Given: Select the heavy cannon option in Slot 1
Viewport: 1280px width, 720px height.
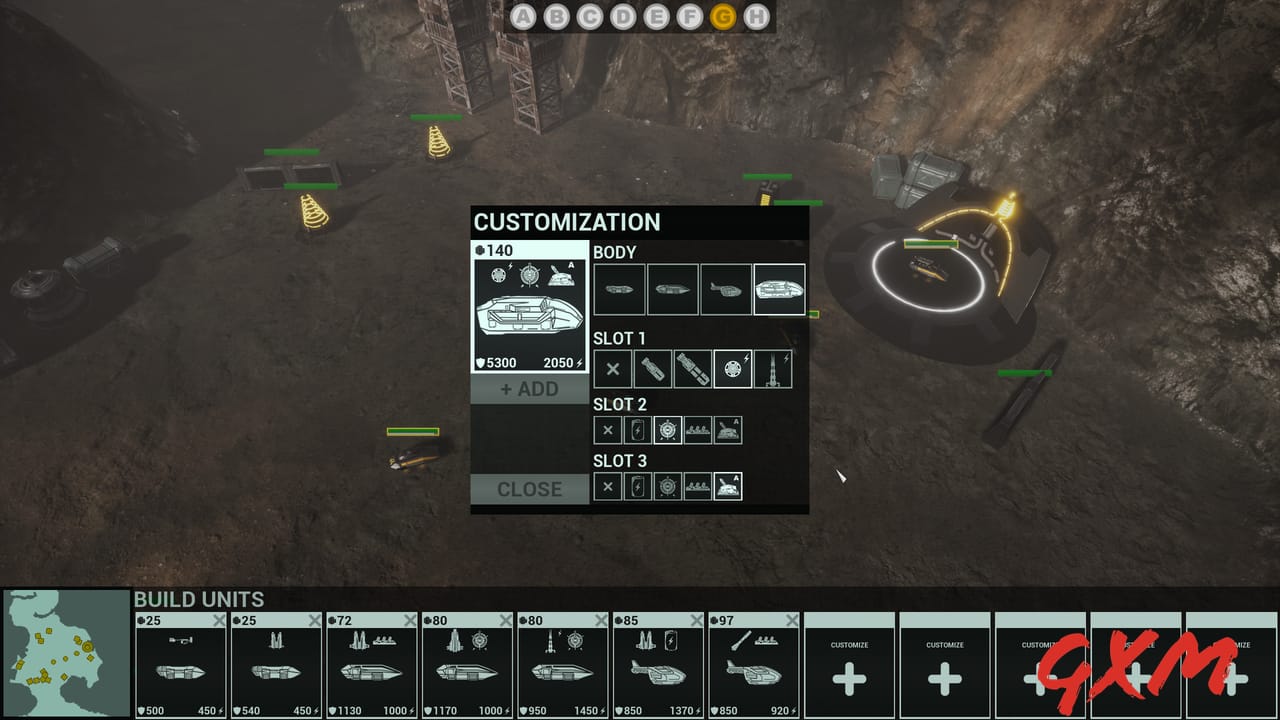Looking at the screenshot, I should coord(691,368).
